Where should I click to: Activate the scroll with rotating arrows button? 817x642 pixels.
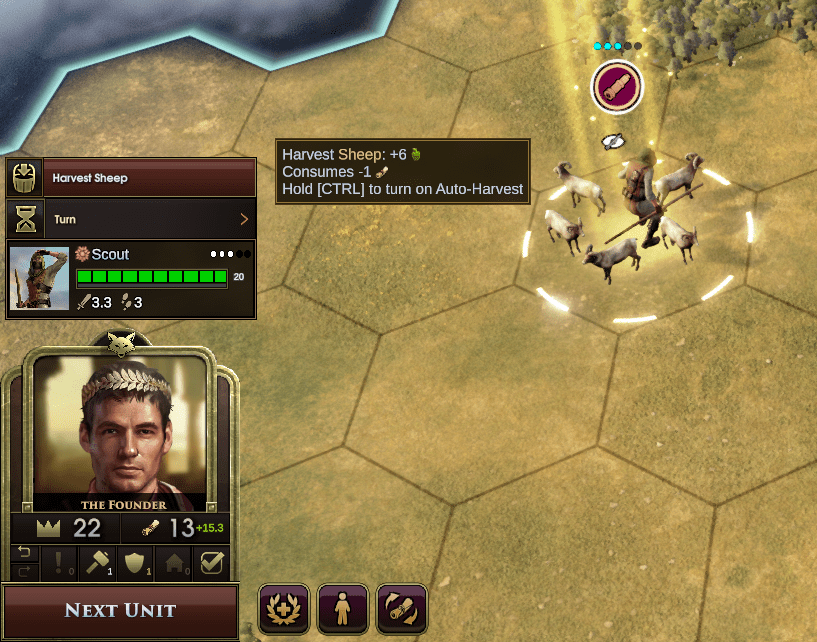(402, 608)
